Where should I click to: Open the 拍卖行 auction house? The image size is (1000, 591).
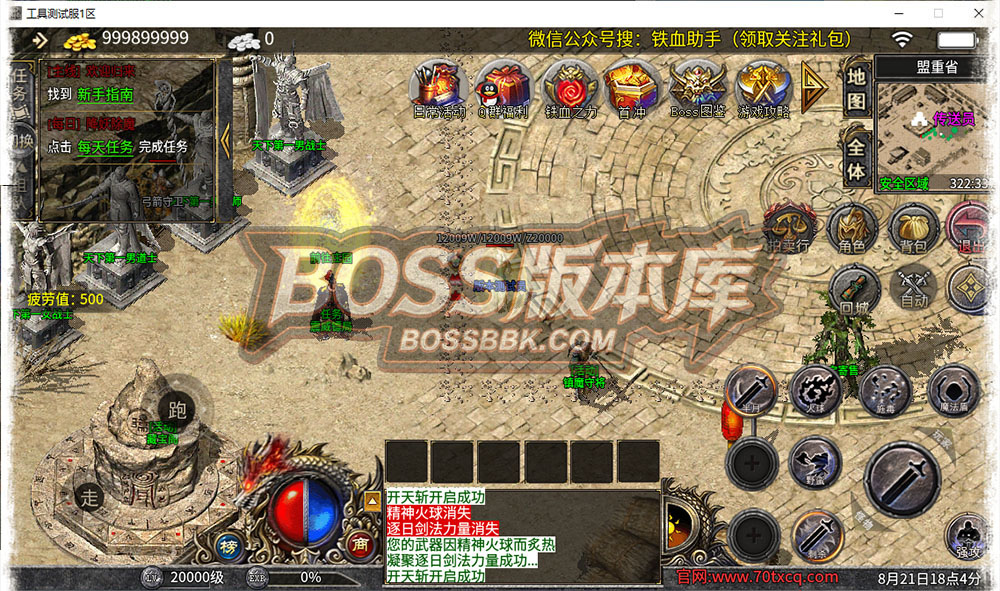(788, 228)
